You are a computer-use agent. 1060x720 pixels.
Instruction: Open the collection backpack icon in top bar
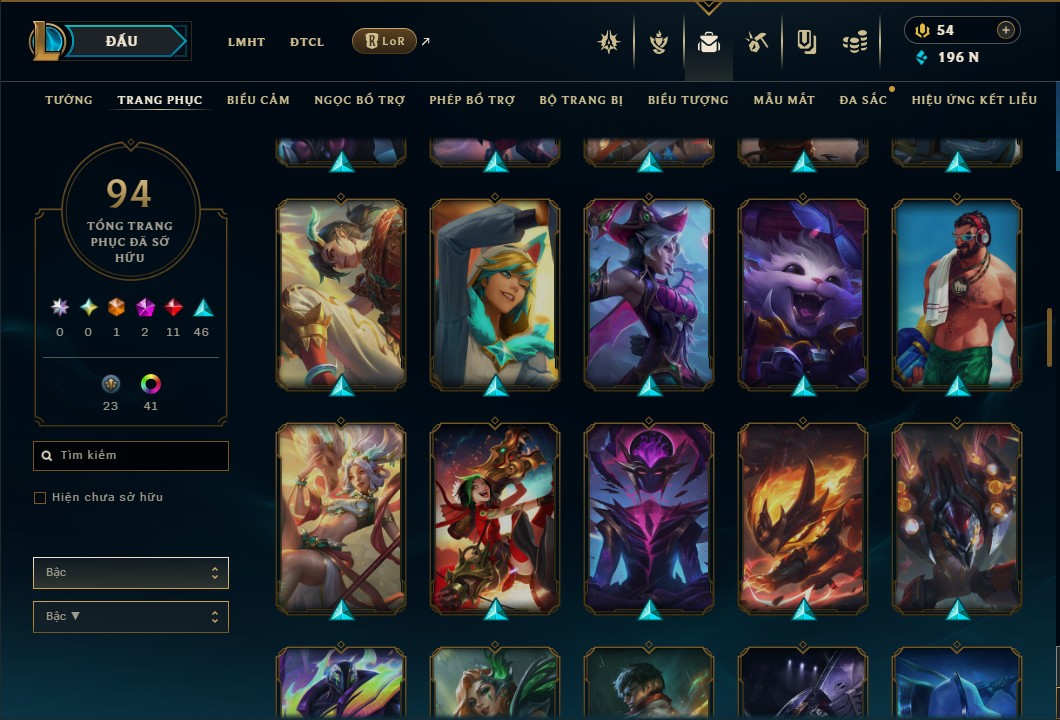[x=709, y=42]
